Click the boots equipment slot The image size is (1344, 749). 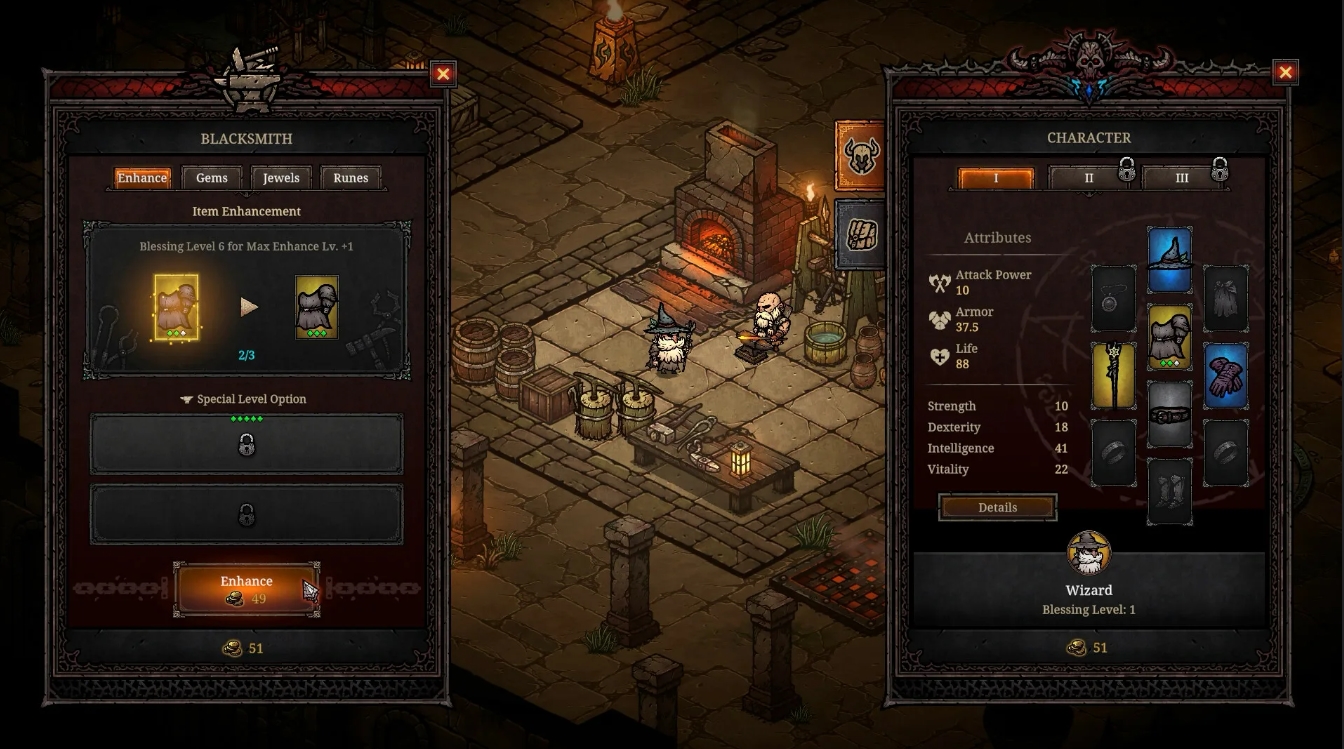coord(1169,491)
